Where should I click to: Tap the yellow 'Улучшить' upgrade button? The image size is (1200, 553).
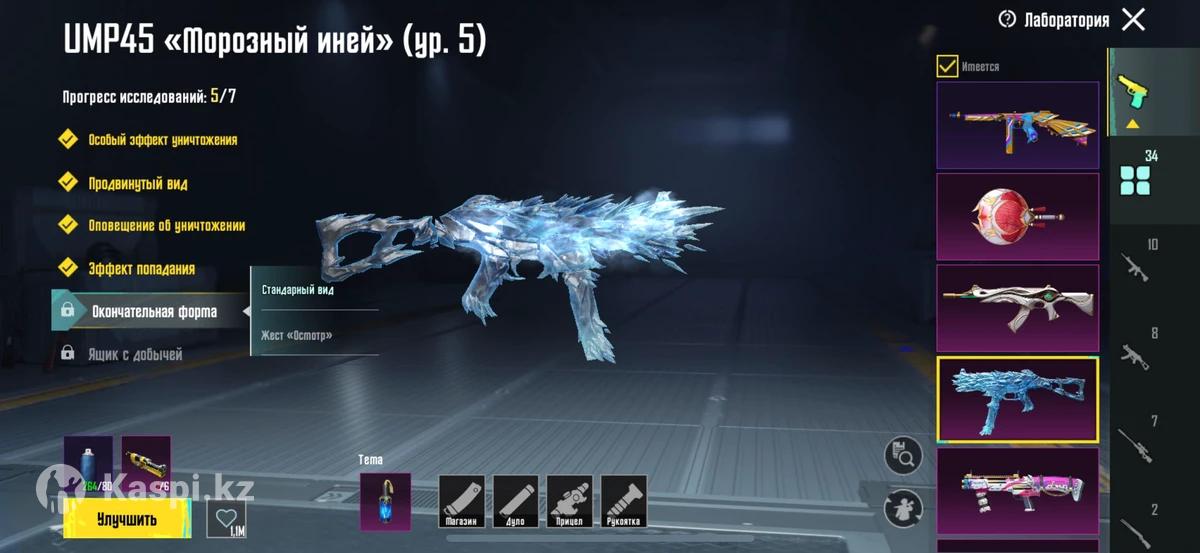(x=127, y=519)
